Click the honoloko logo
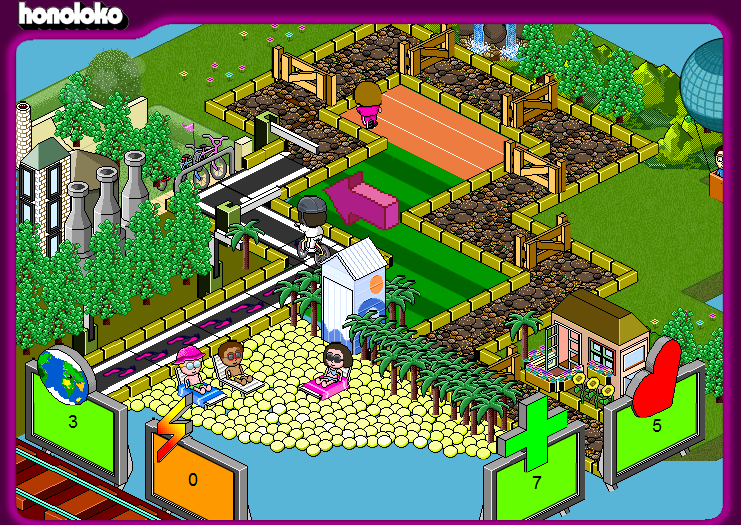 coord(70,14)
